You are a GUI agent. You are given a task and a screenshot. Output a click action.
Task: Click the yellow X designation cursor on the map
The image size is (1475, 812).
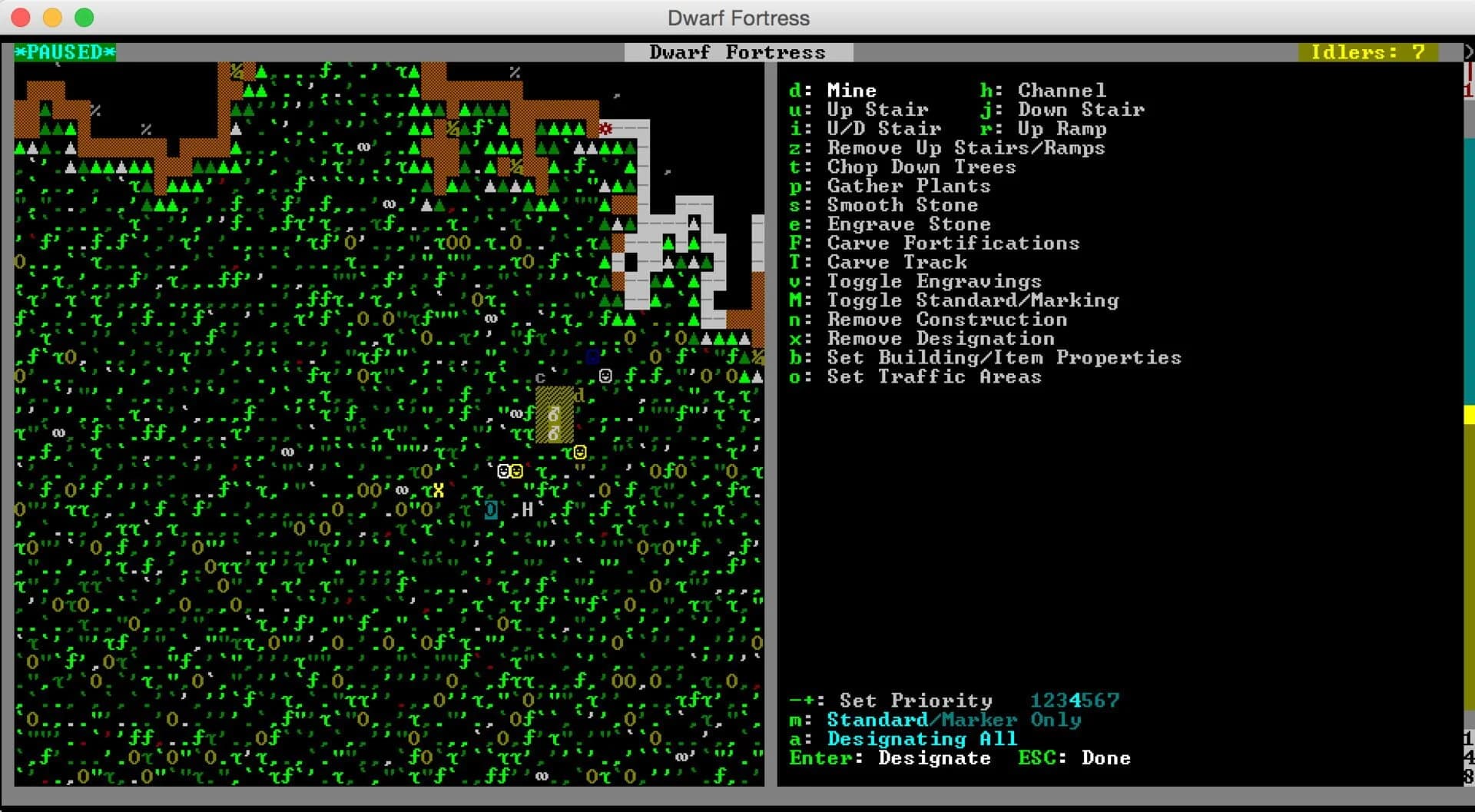[438, 489]
